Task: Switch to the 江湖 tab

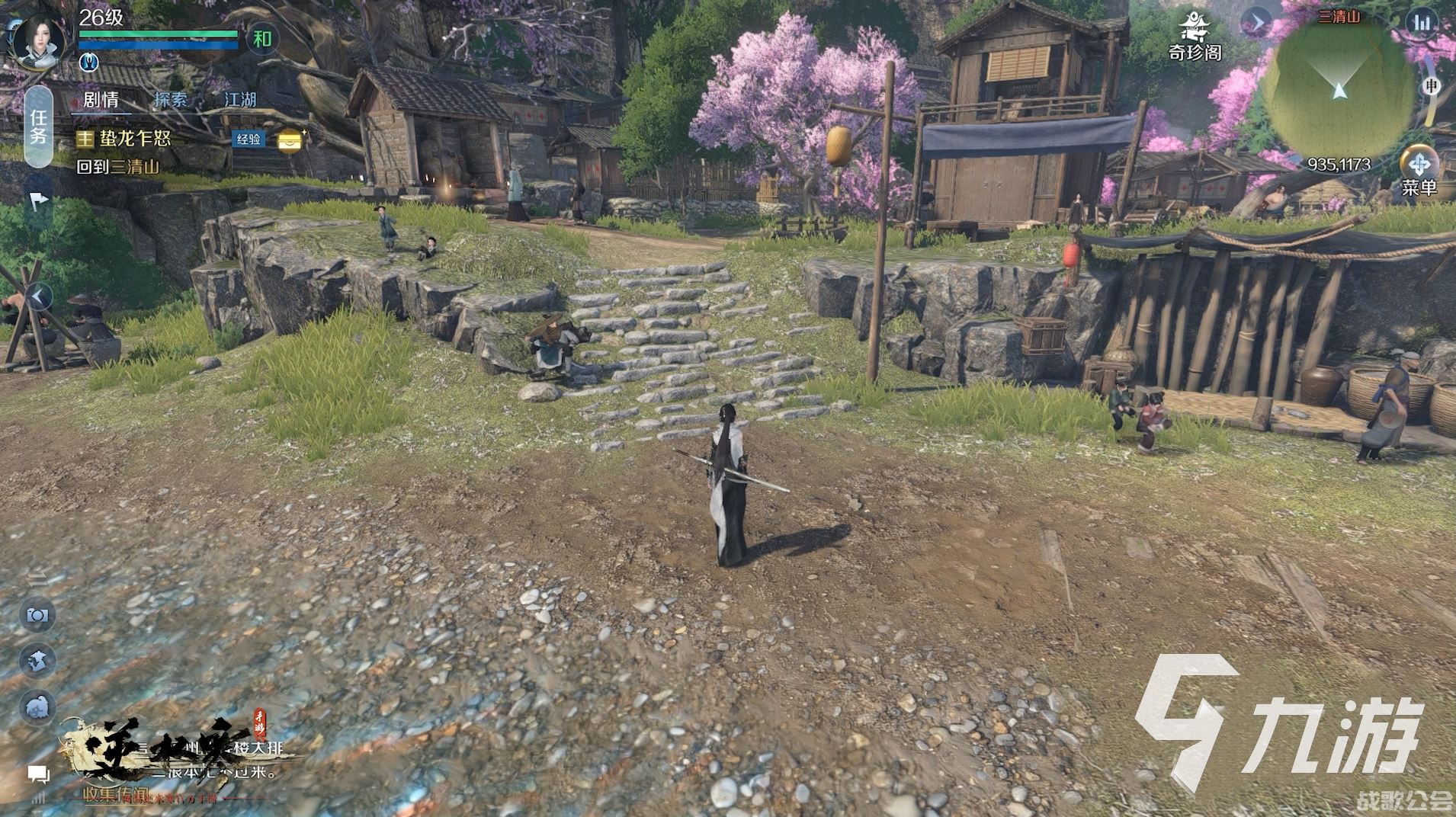Action: [x=239, y=100]
